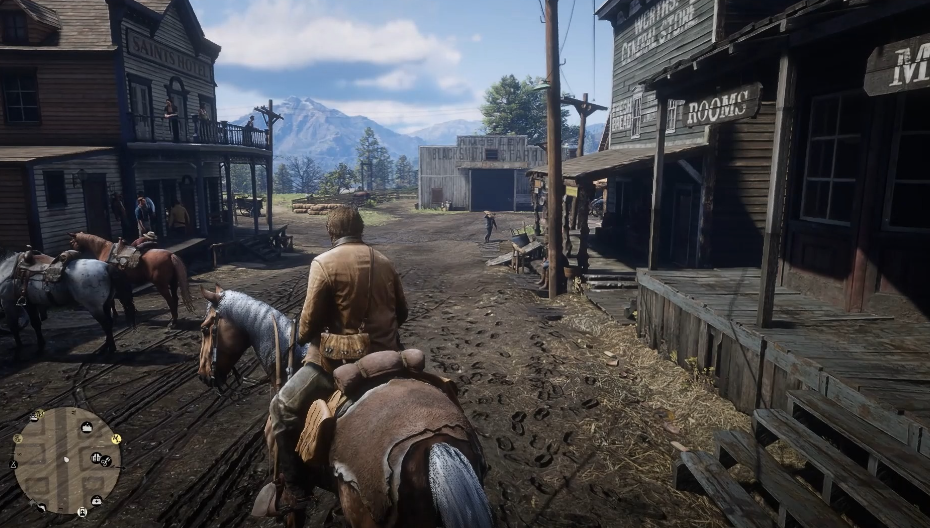
Task: Click the doctor's medical bag minimap marker
Action: pos(97,501)
